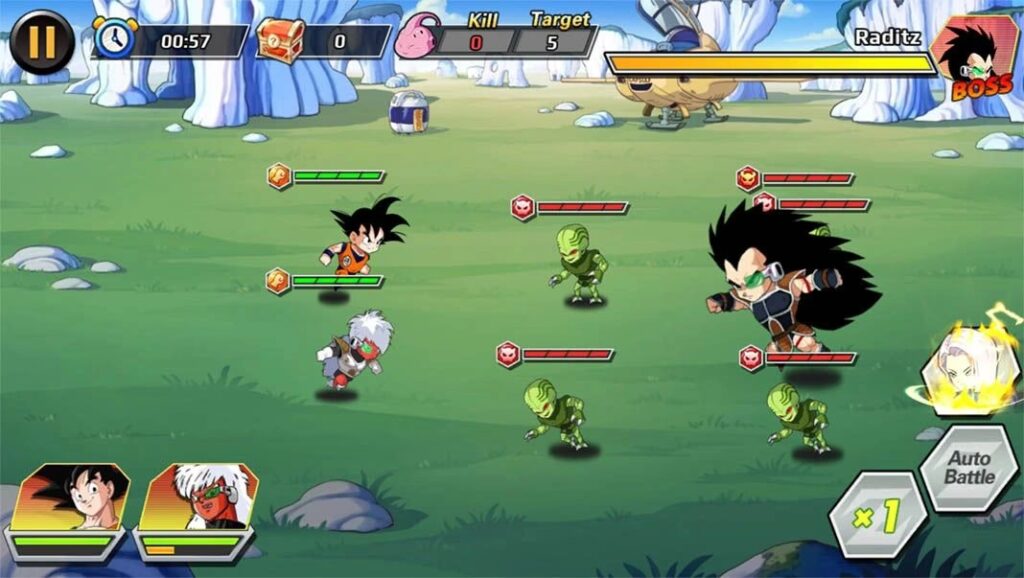The image size is (1024, 578).
Task: Select Goku's hero portrait card
Action: click(69, 498)
